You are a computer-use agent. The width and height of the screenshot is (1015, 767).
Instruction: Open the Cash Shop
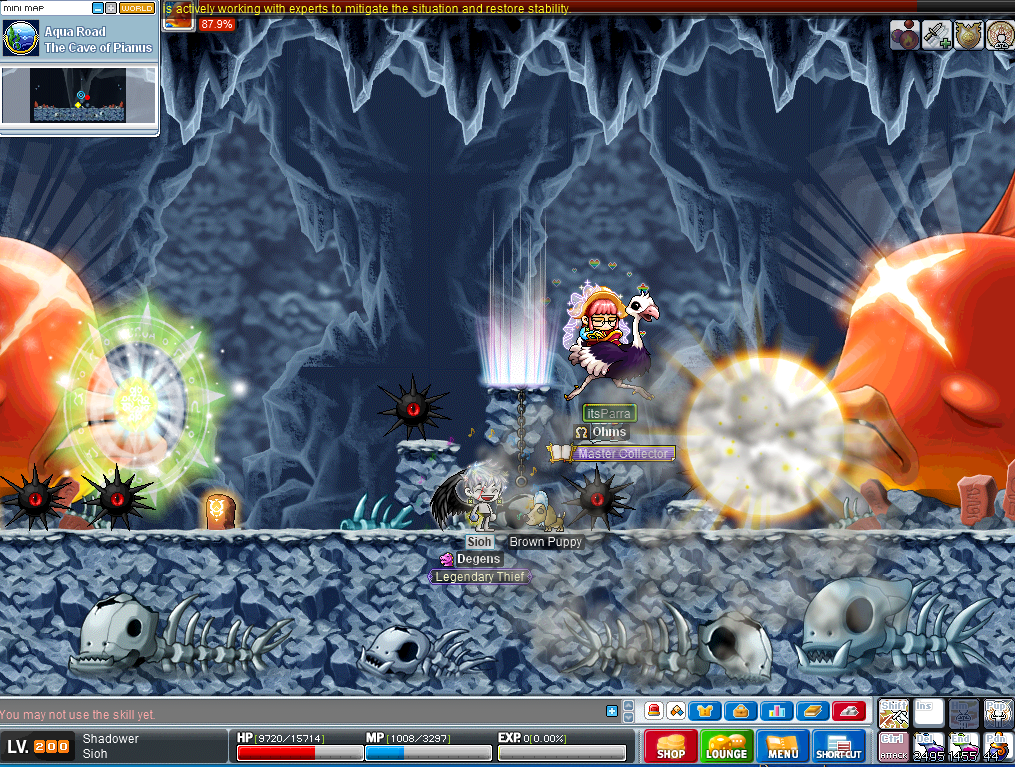671,746
